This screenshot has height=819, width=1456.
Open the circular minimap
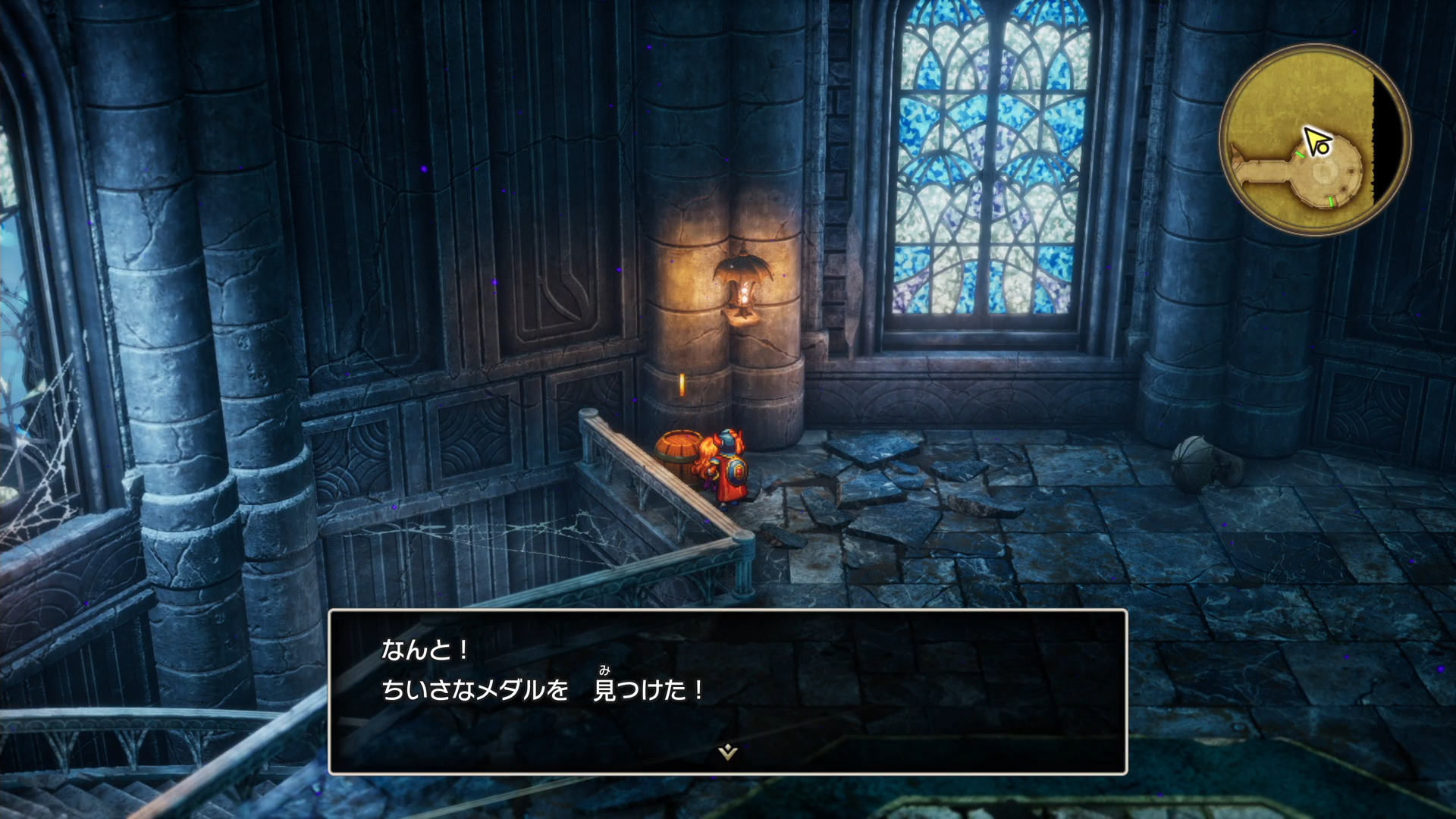click(1314, 140)
